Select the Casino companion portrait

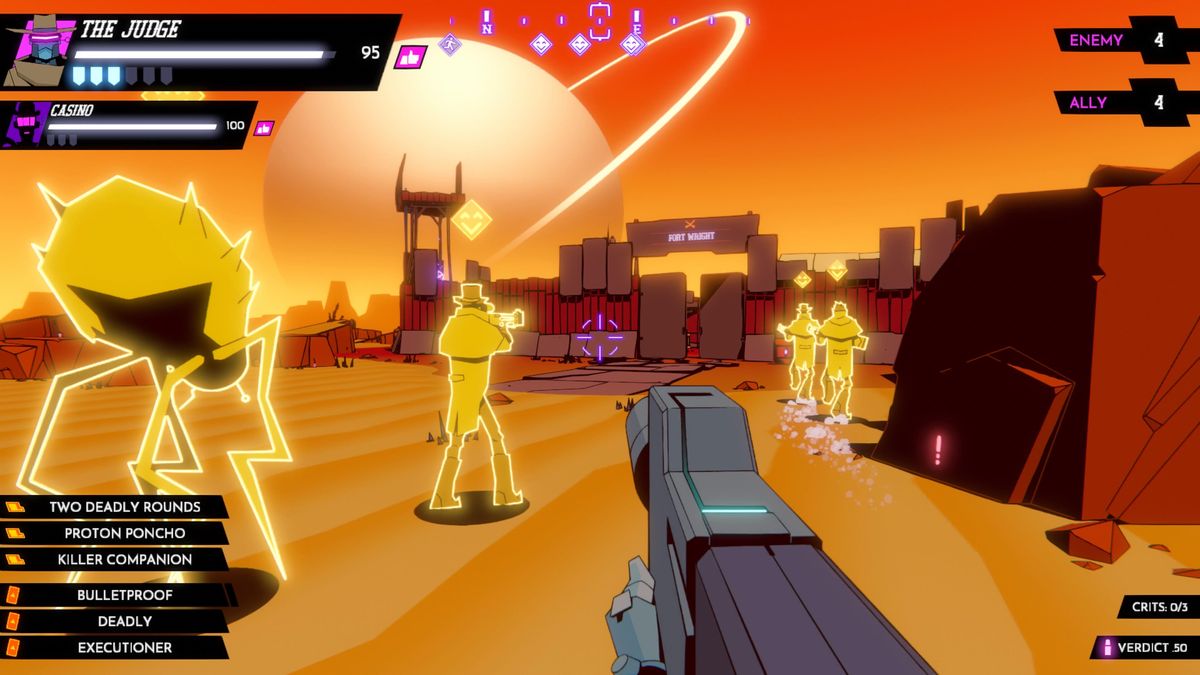click(x=24, y=126)
